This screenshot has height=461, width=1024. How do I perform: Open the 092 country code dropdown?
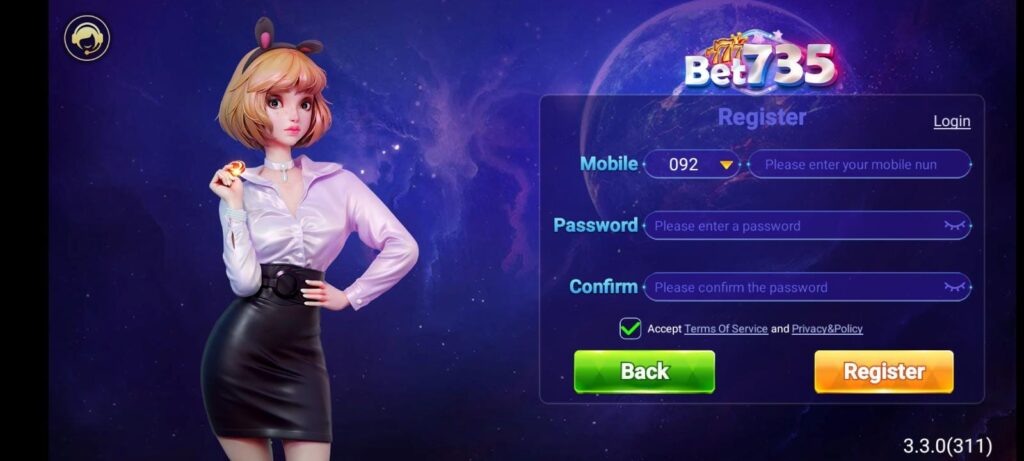coord(691,164)
